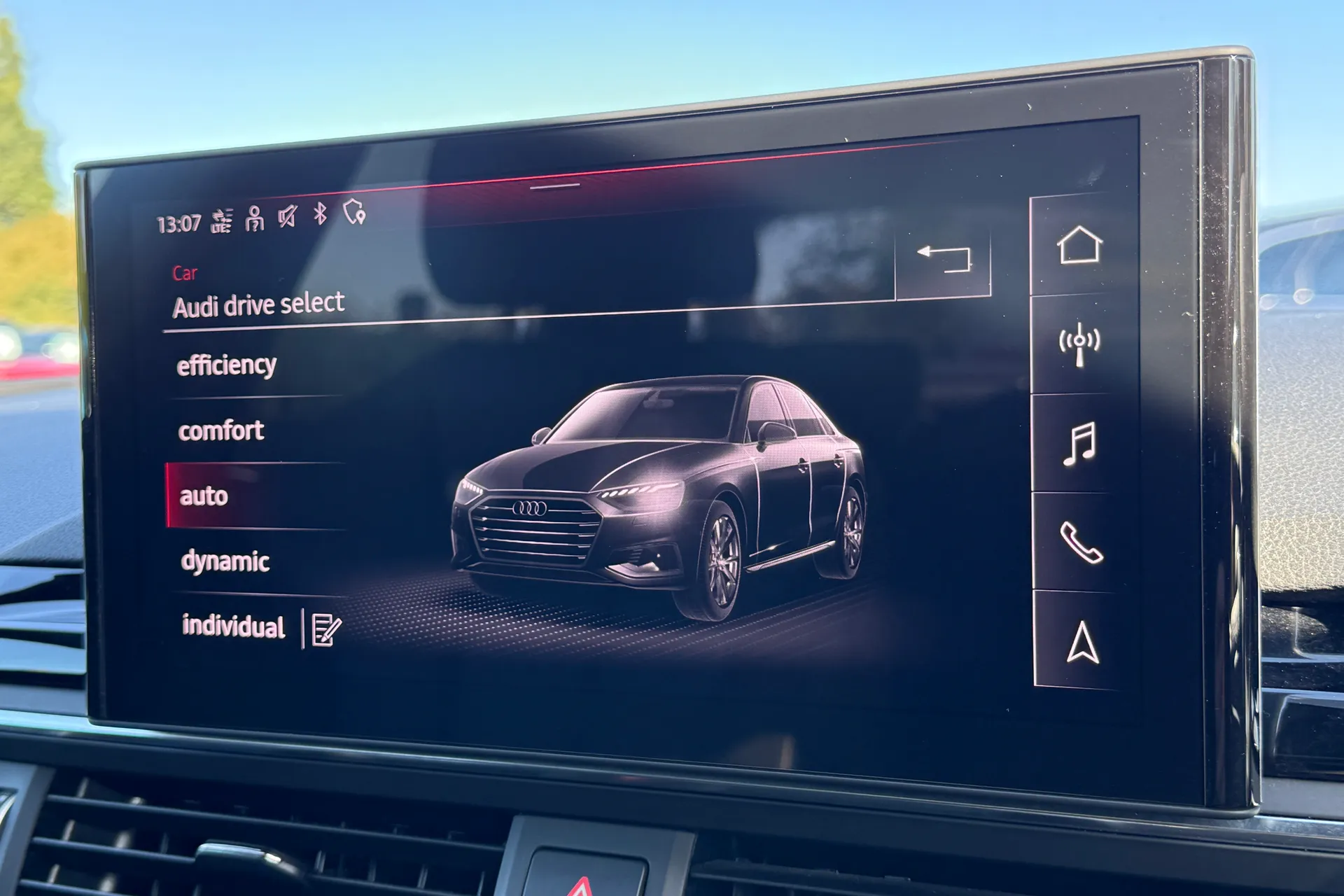Tap the muted speaker status icon

coord(287,217)
